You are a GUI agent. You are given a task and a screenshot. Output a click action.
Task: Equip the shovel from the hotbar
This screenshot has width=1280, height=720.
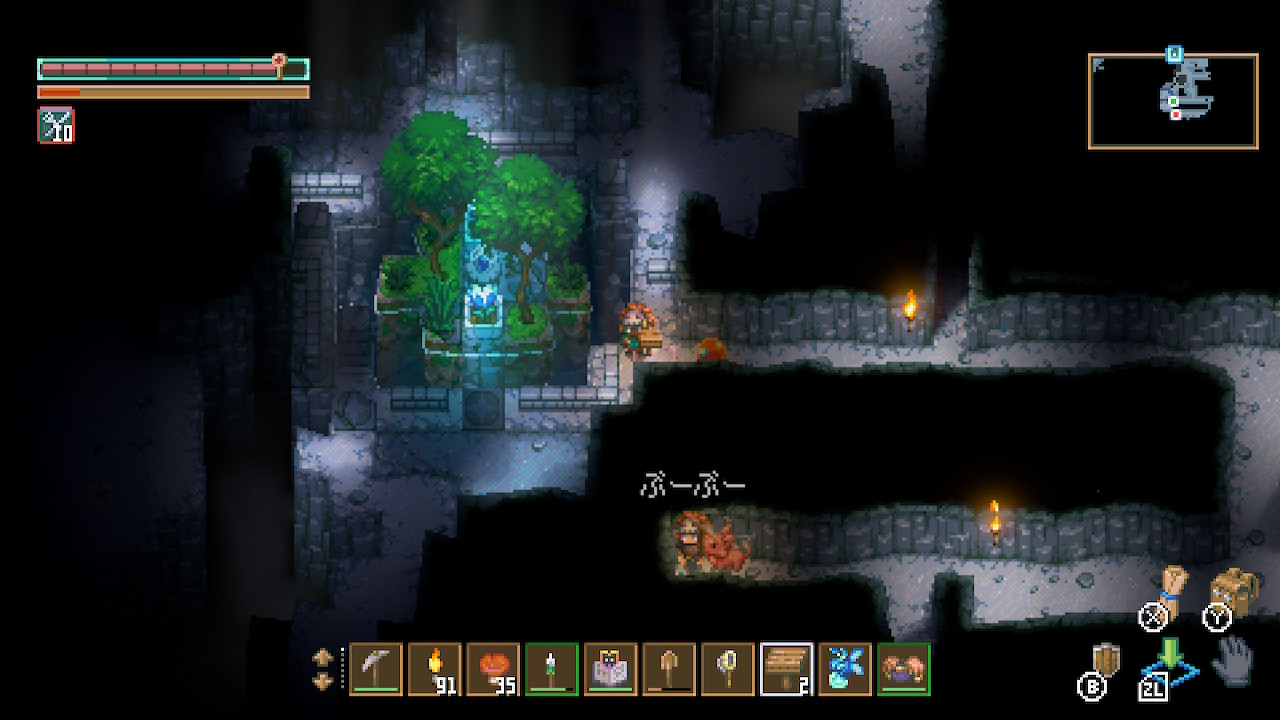[669, 668]
